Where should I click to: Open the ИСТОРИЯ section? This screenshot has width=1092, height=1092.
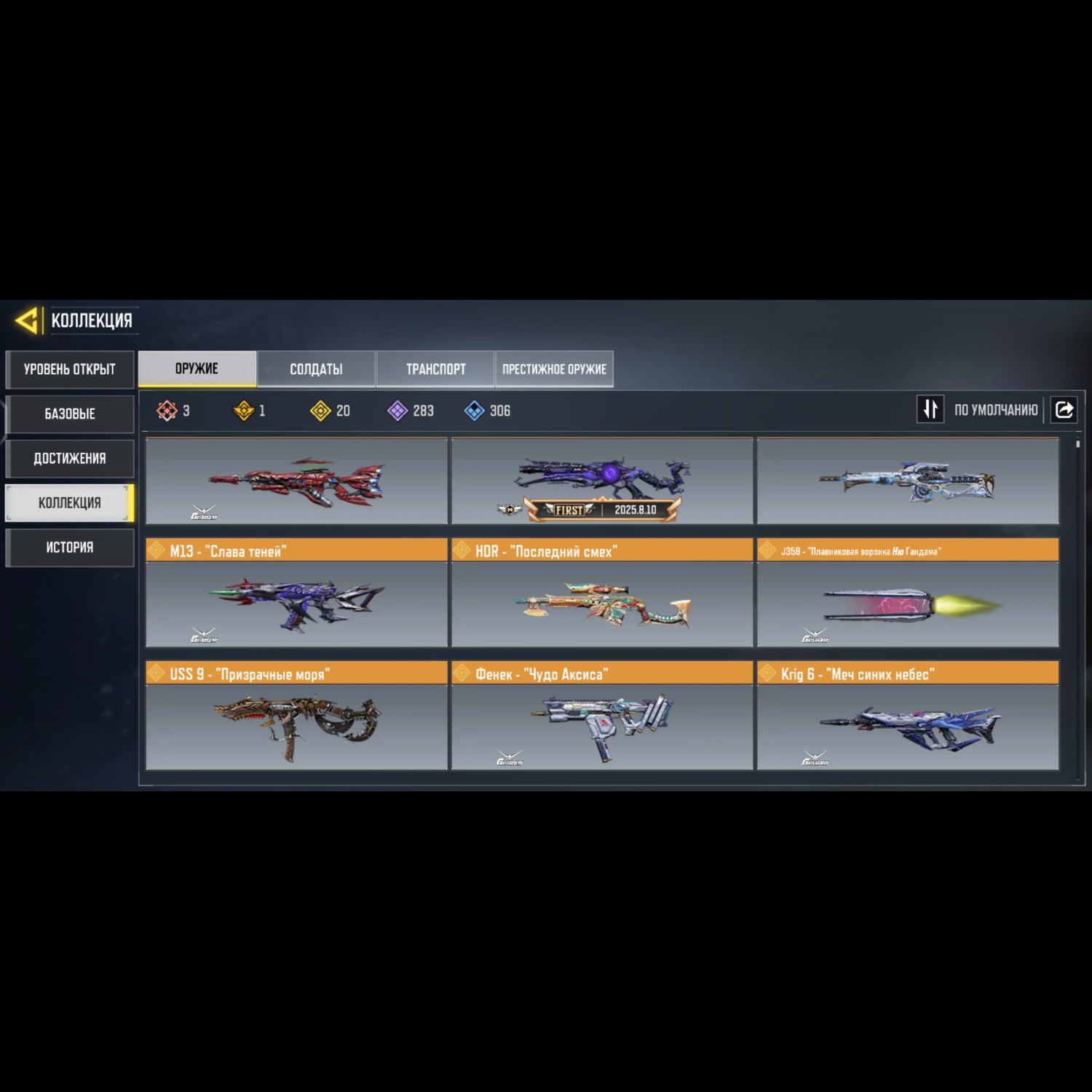click(70, 547)
